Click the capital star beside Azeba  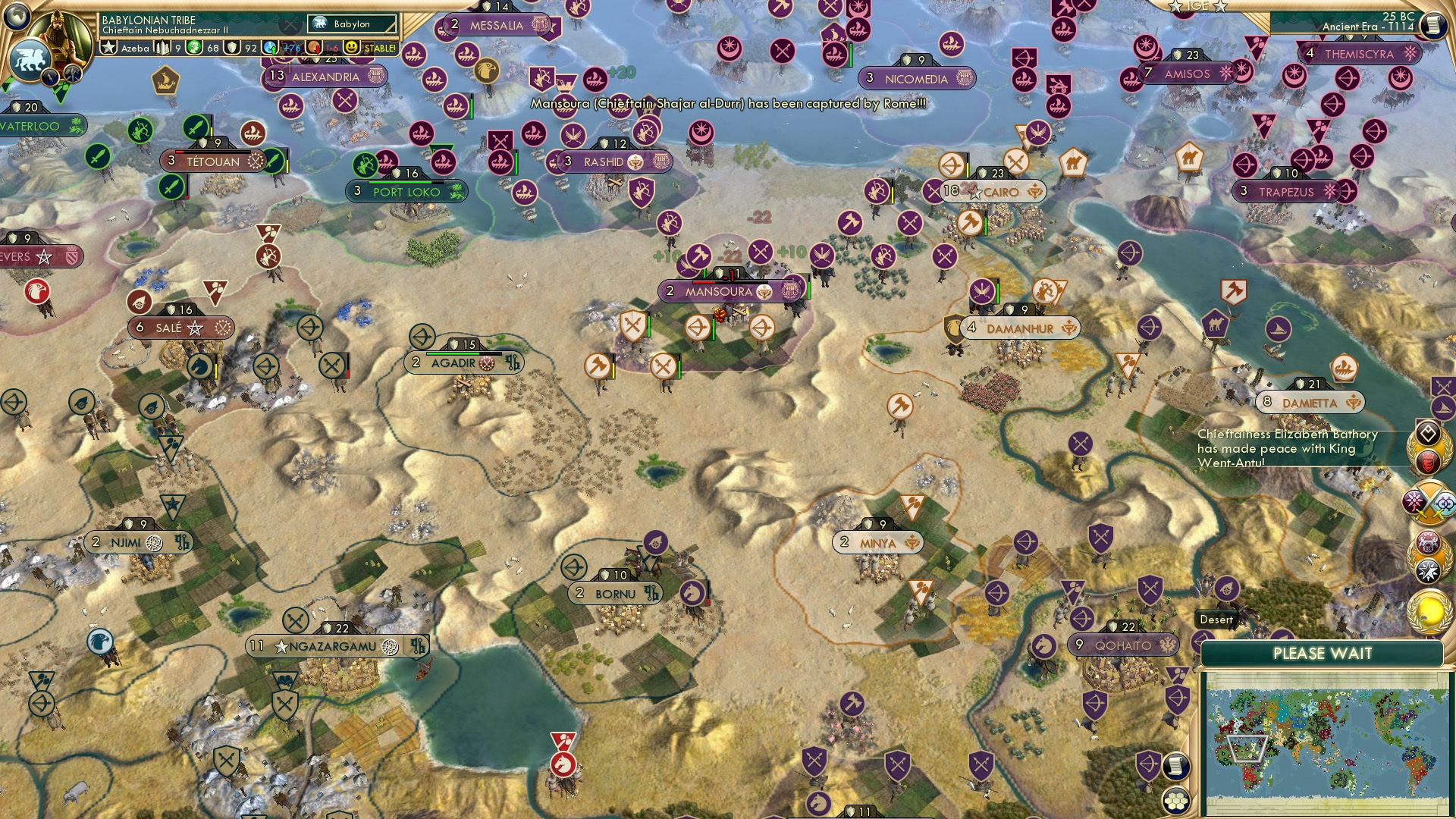(108, 48)
